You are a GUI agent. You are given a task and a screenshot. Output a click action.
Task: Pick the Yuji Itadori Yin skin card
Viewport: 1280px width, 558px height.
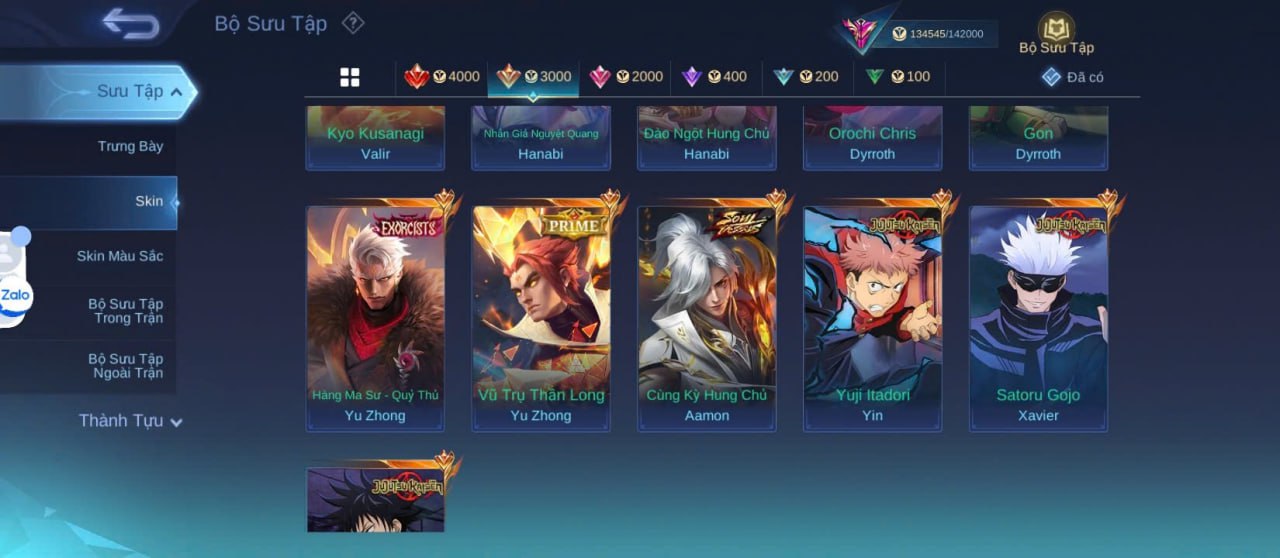tap(872, 319)
